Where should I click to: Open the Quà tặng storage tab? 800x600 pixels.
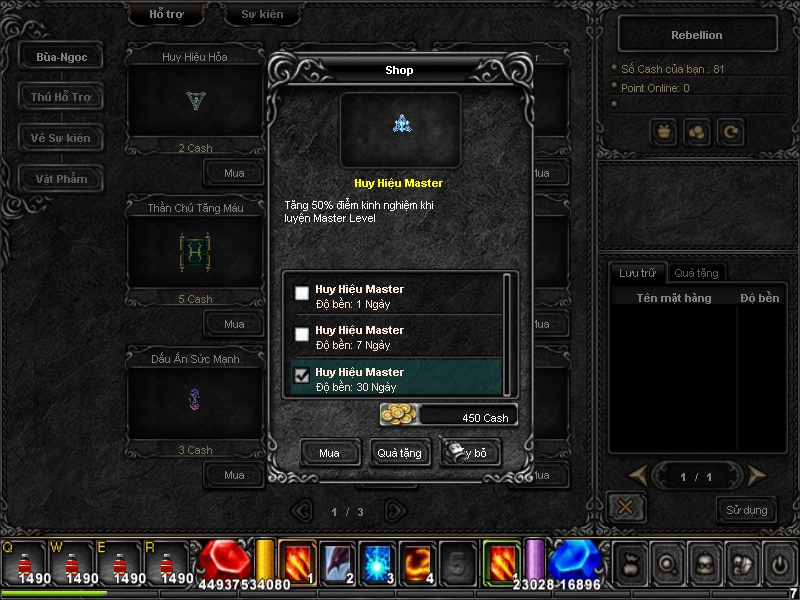click(696, 272)
